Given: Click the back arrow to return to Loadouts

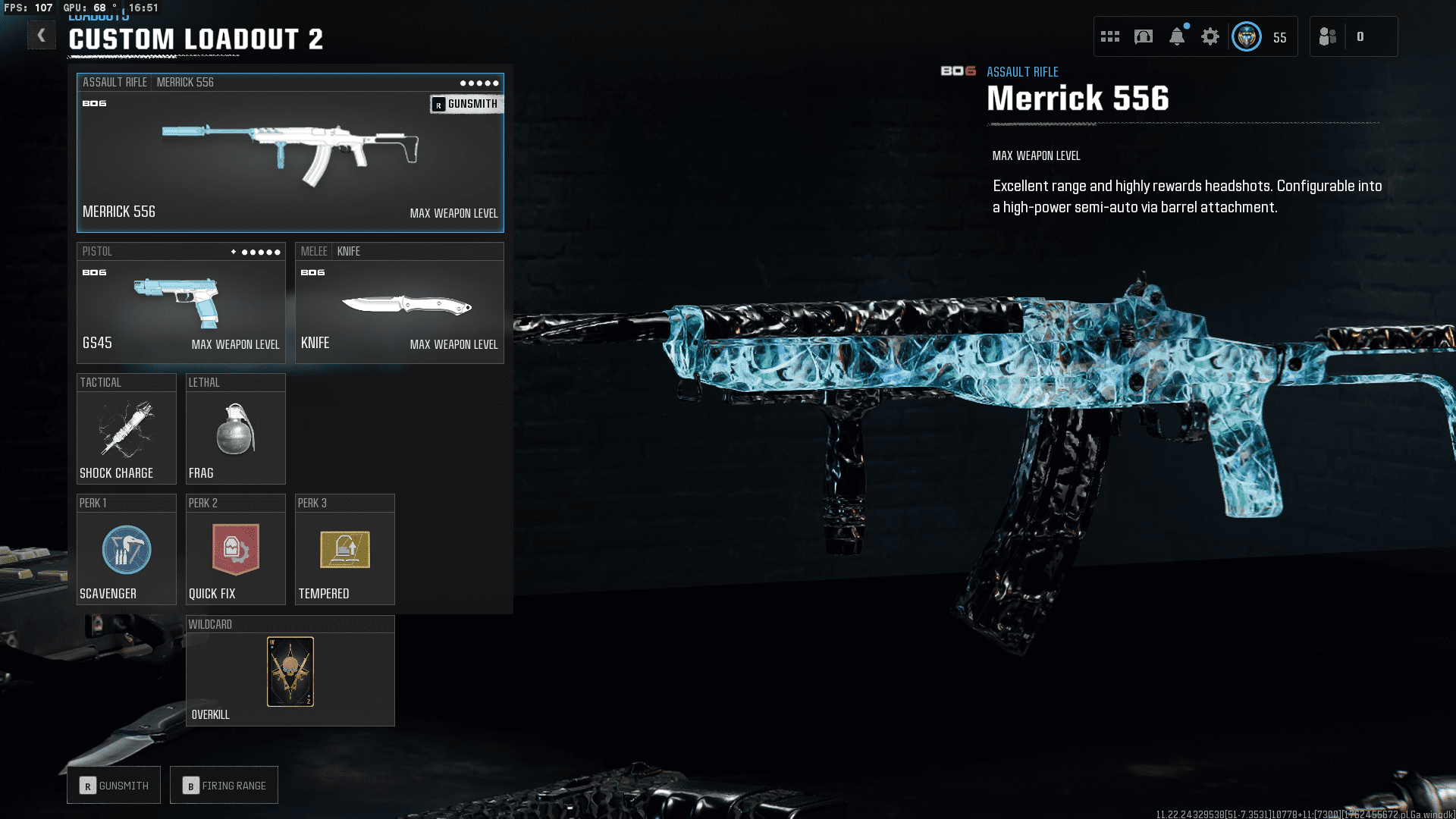Looking at the screenshot, I should [x=42, y=35].
